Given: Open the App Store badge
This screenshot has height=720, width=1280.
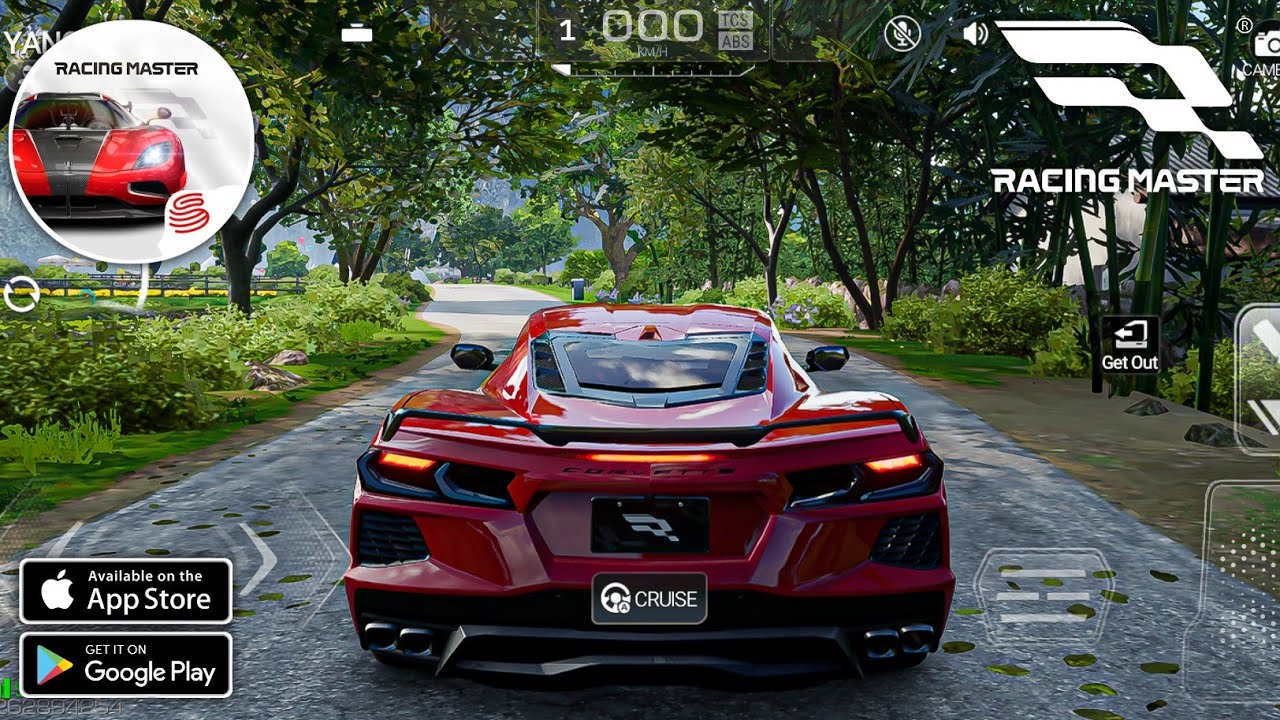Looking at the screenshot, I should point(126,591).
